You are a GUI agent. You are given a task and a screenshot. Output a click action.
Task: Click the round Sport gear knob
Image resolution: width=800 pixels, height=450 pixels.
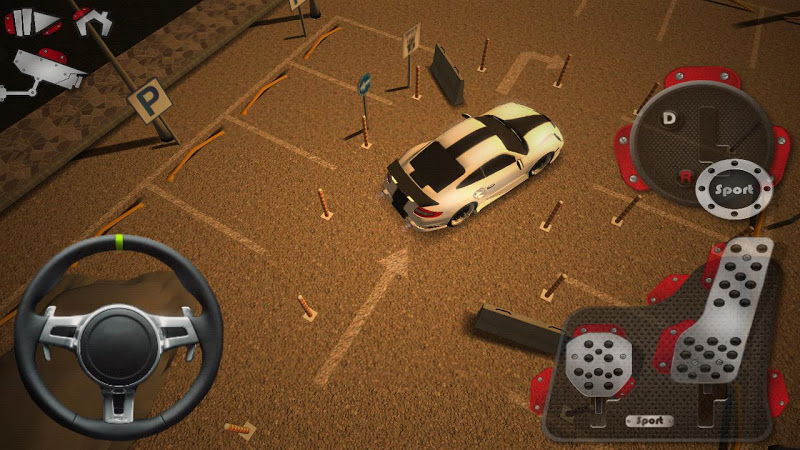735,189
